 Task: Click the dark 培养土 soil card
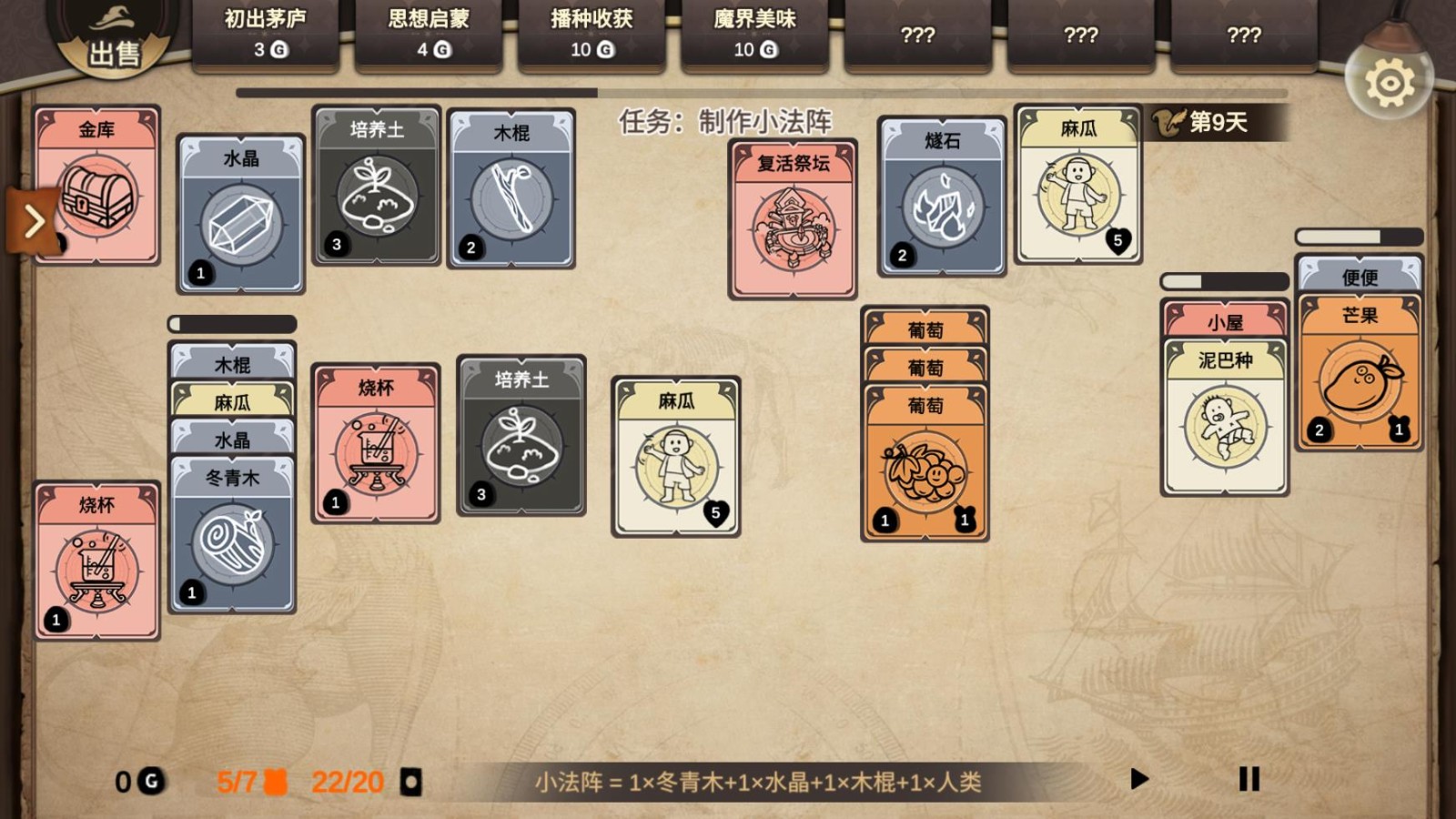(x=521, y=437)
